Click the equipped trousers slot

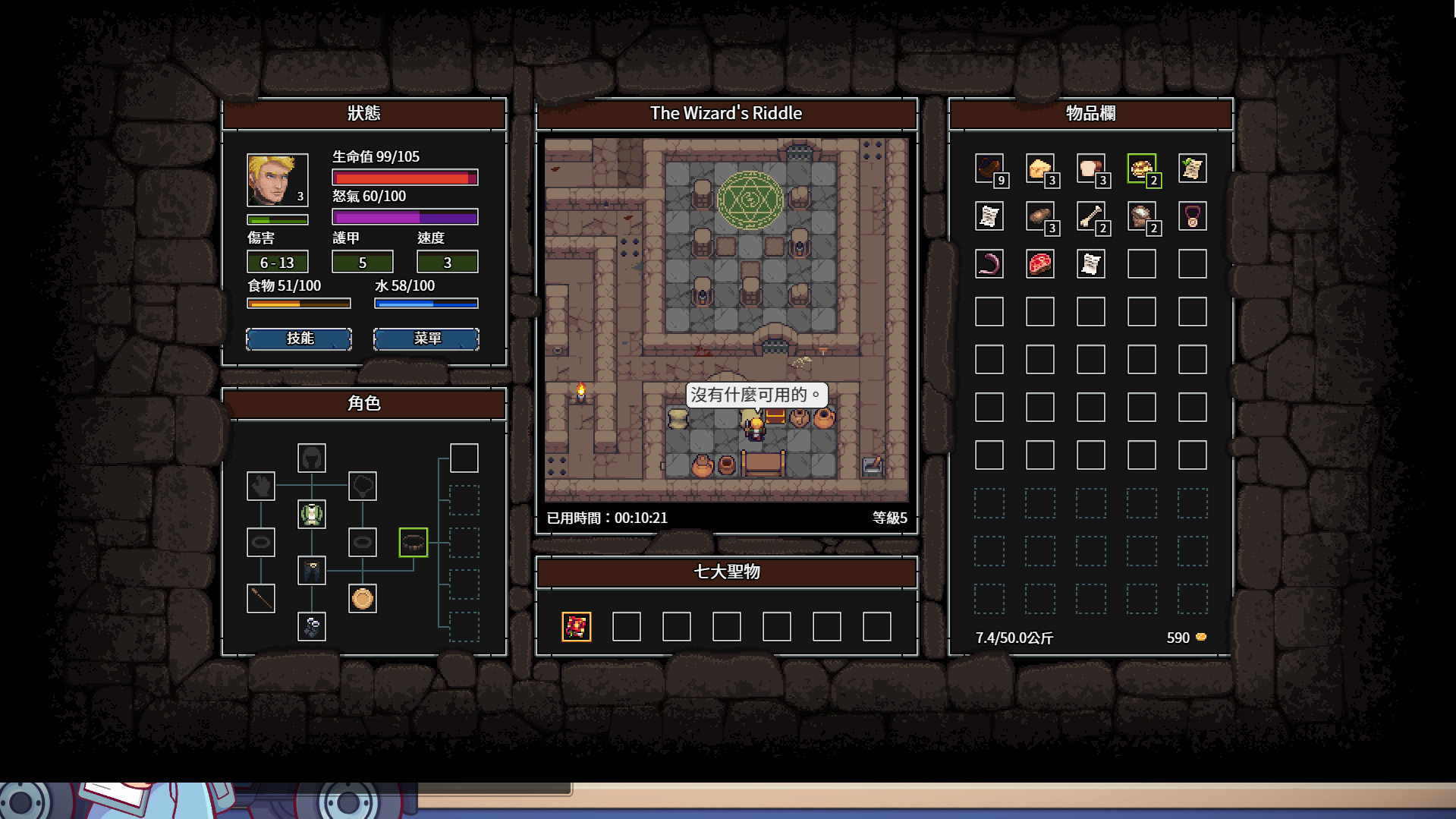[x=311, y=570]
